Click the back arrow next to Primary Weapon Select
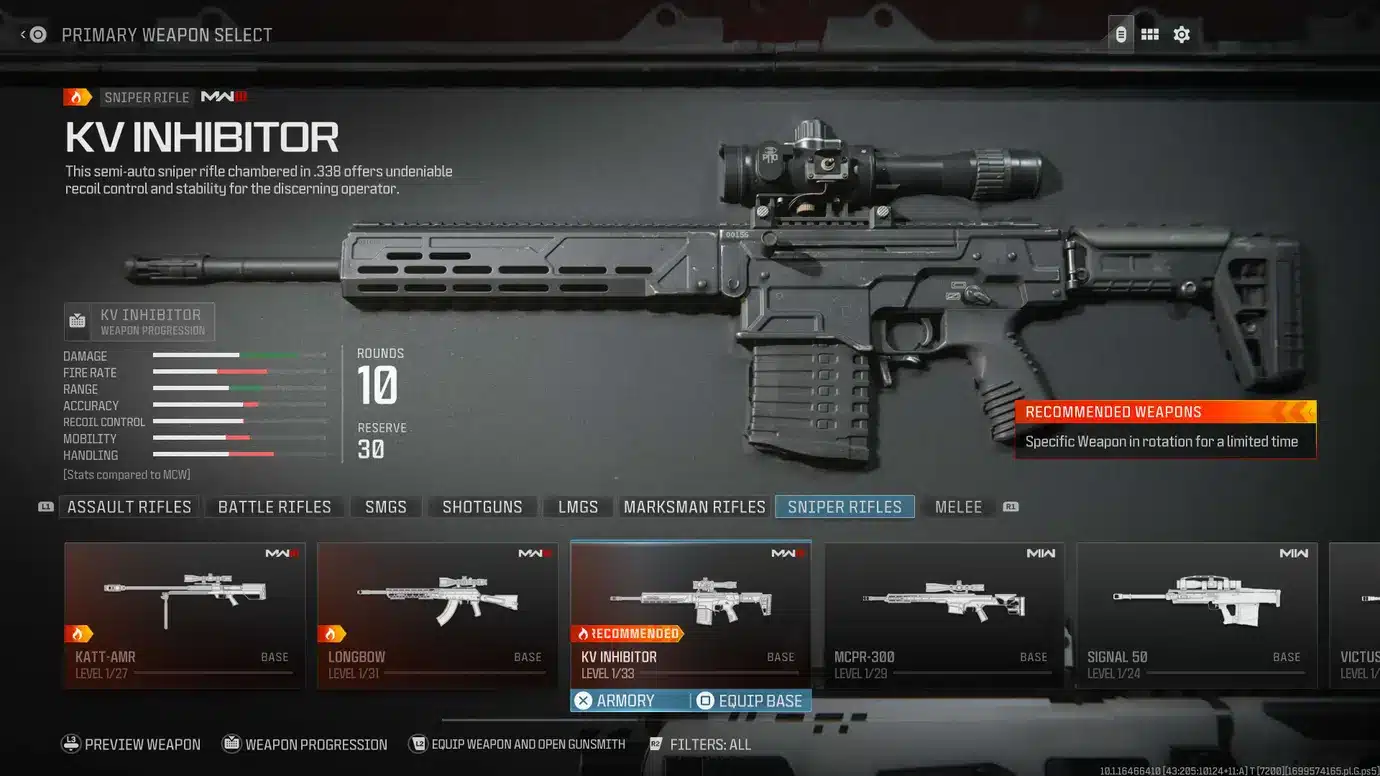1380x776 pixels. tap(22, 33)
